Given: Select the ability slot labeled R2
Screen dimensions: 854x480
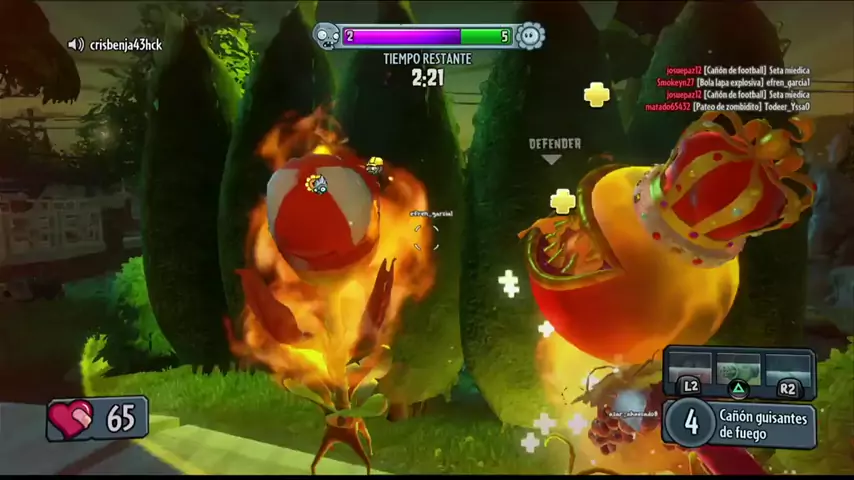Looking at the screenshot, I should [x=787, y=372].
